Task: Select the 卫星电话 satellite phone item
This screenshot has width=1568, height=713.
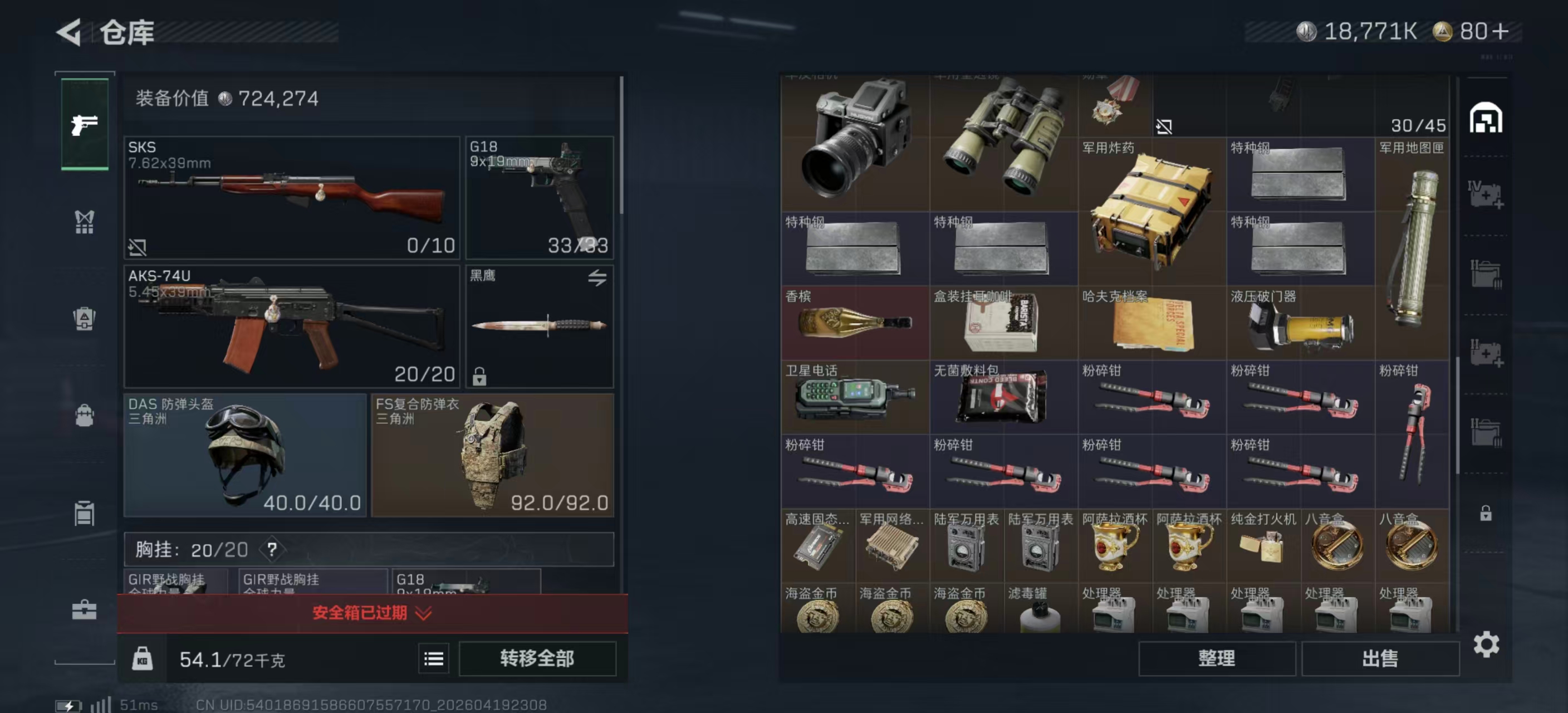Action: pyautogui.click(x=855, y=397)
